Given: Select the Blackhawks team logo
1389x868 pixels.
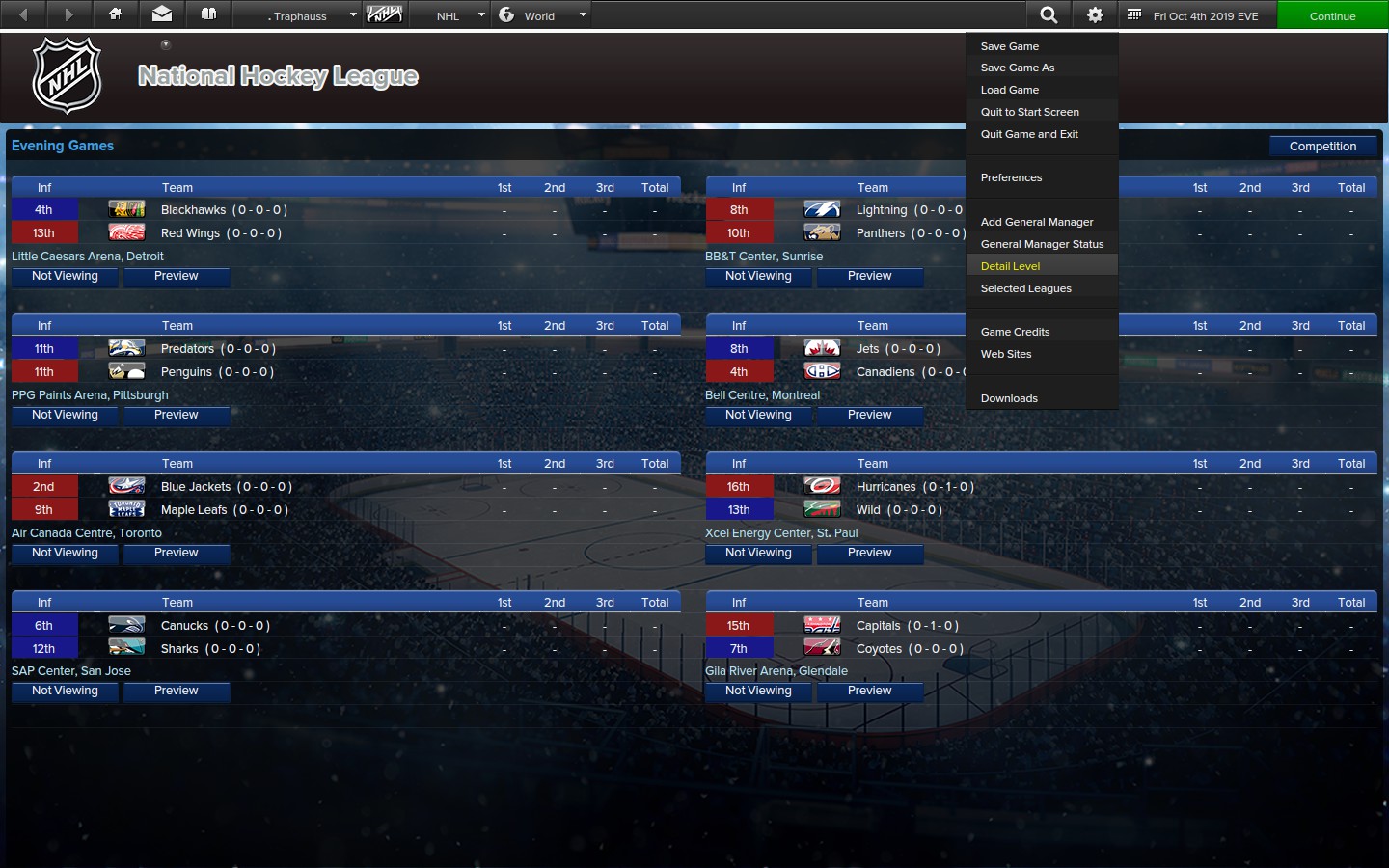Looking at the screenshot, I should (x=126, y=209).
